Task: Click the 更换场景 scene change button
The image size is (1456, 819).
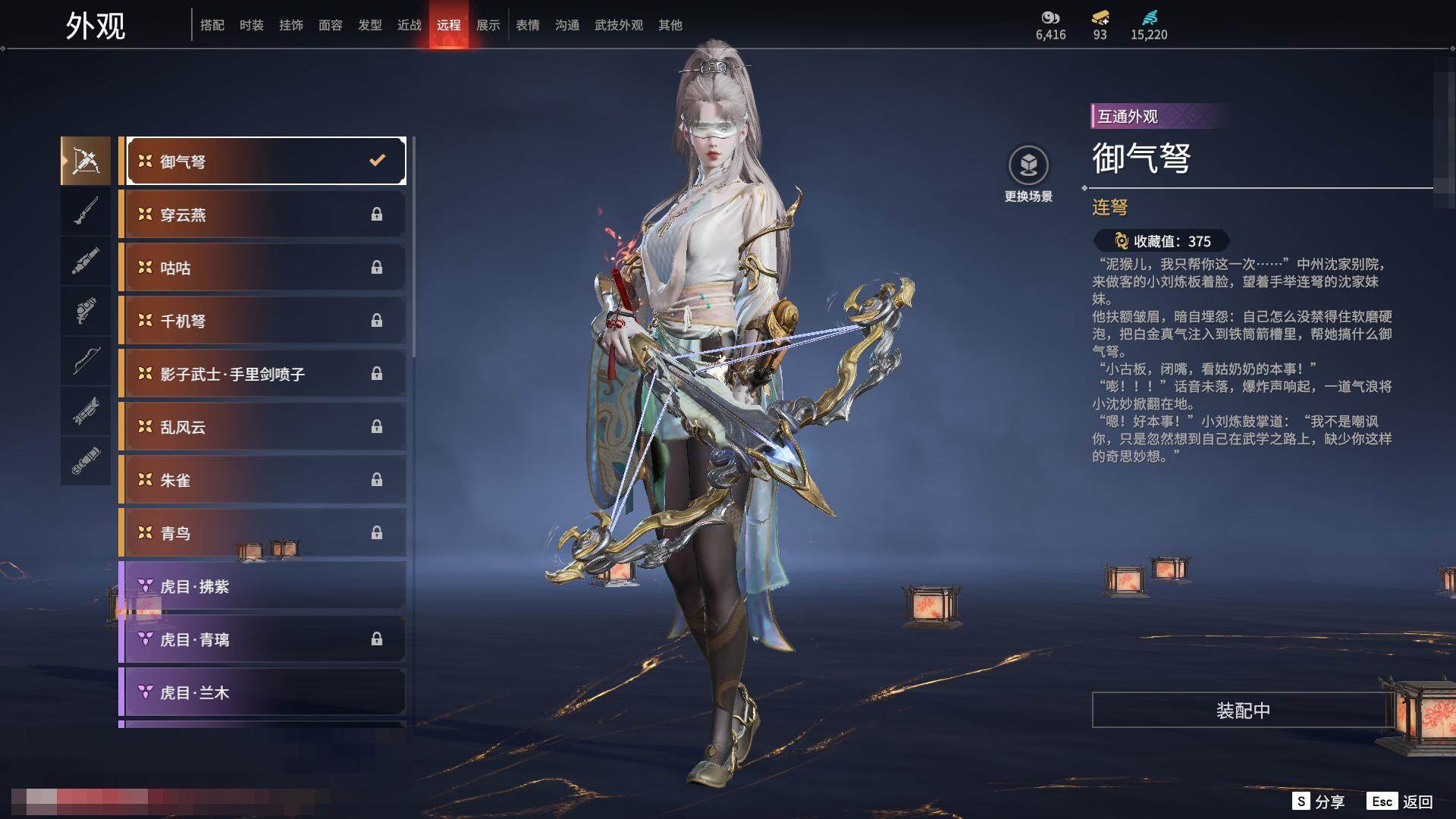Action: click(1028, 174)
